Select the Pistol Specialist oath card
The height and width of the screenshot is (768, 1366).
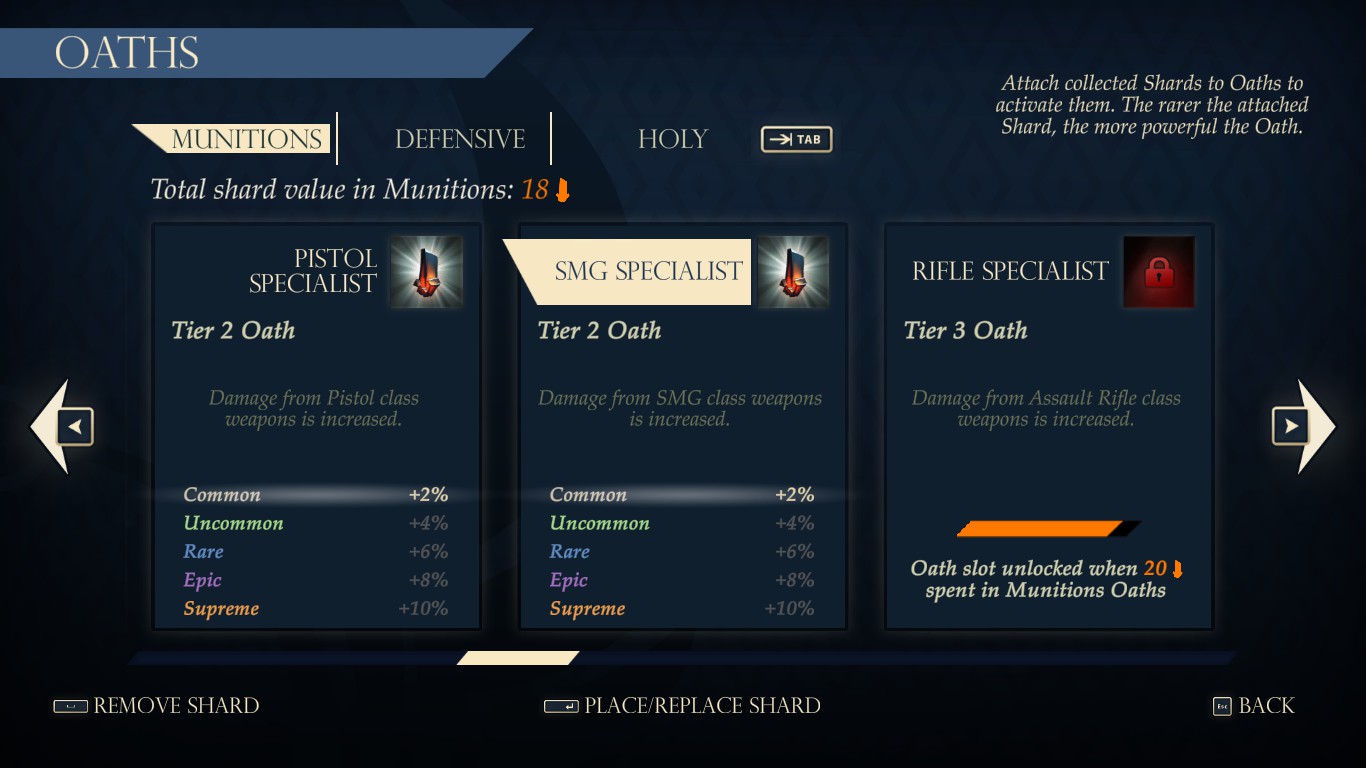[x=316, y=425]
